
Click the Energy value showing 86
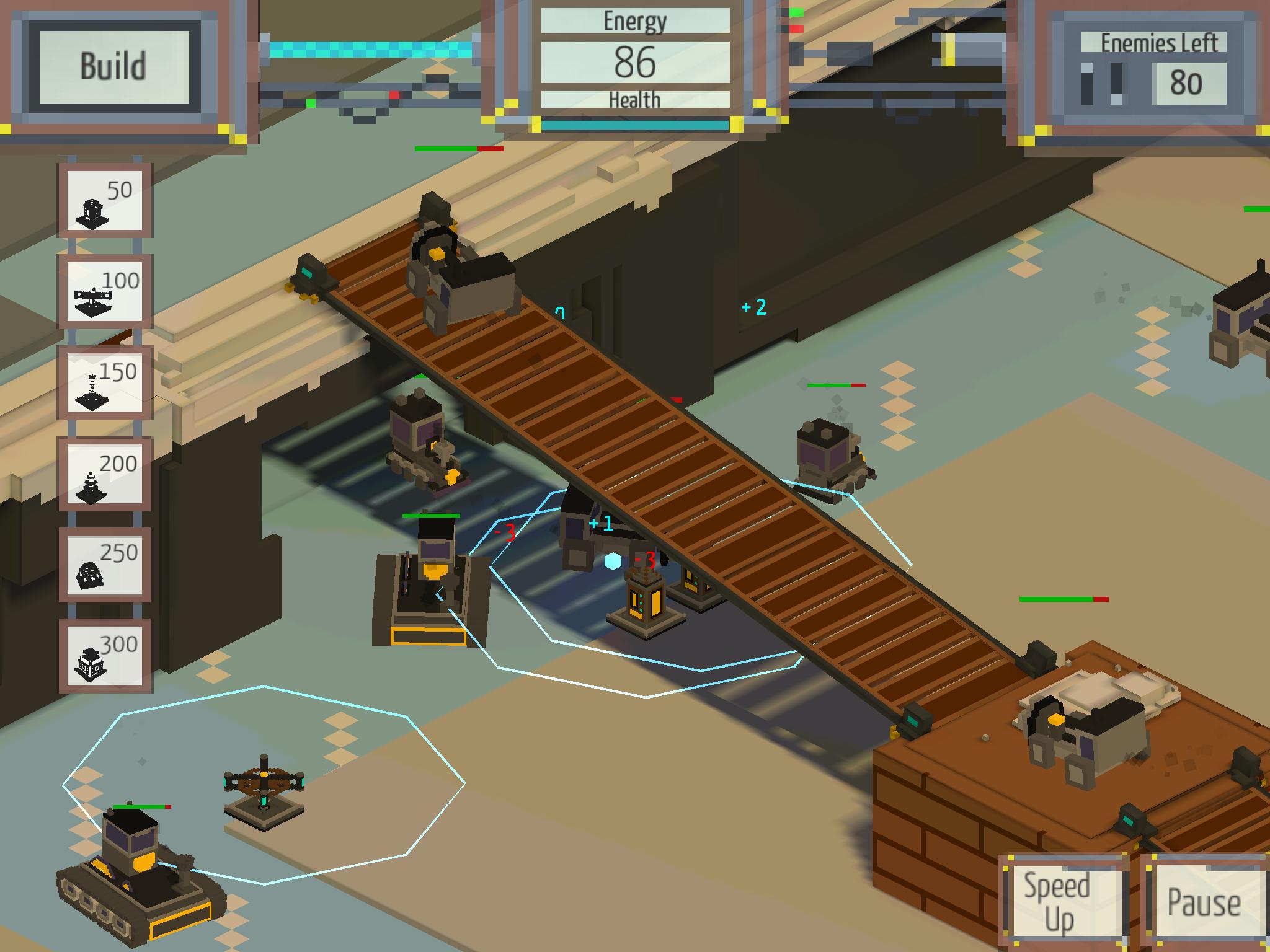click(636, 62)
